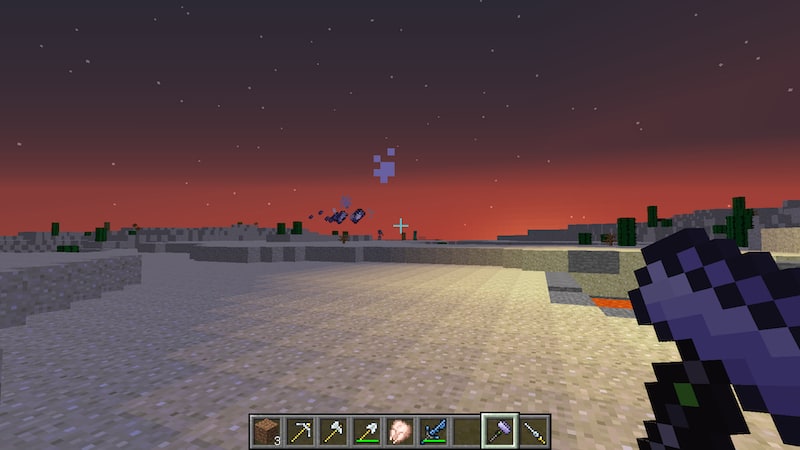800x450 pixels.
Task: Select the axe hotbar slot
Action: [x=333, y=431]
